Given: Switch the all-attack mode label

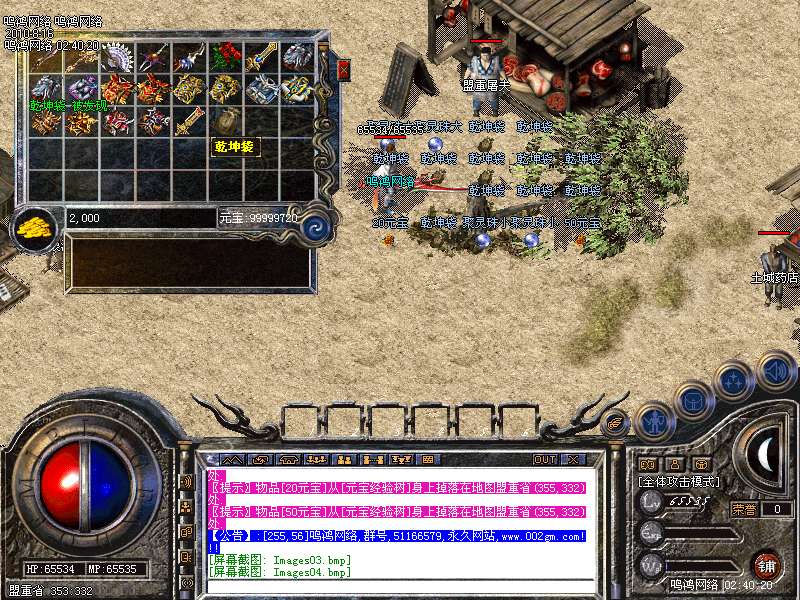Looking at the screenshot, I should point(679,481).
